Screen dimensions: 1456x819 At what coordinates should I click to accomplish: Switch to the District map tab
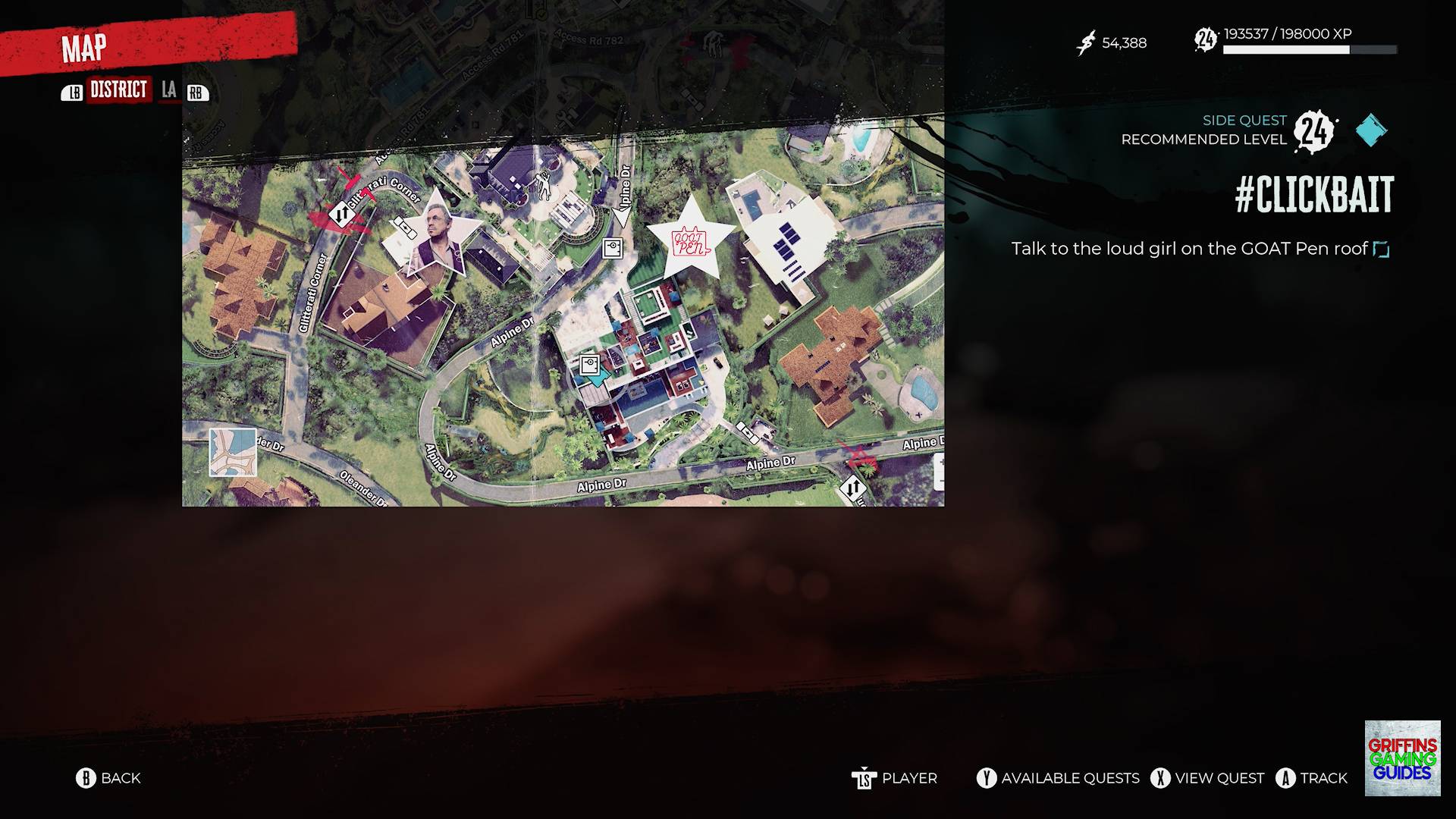(118, 90)
